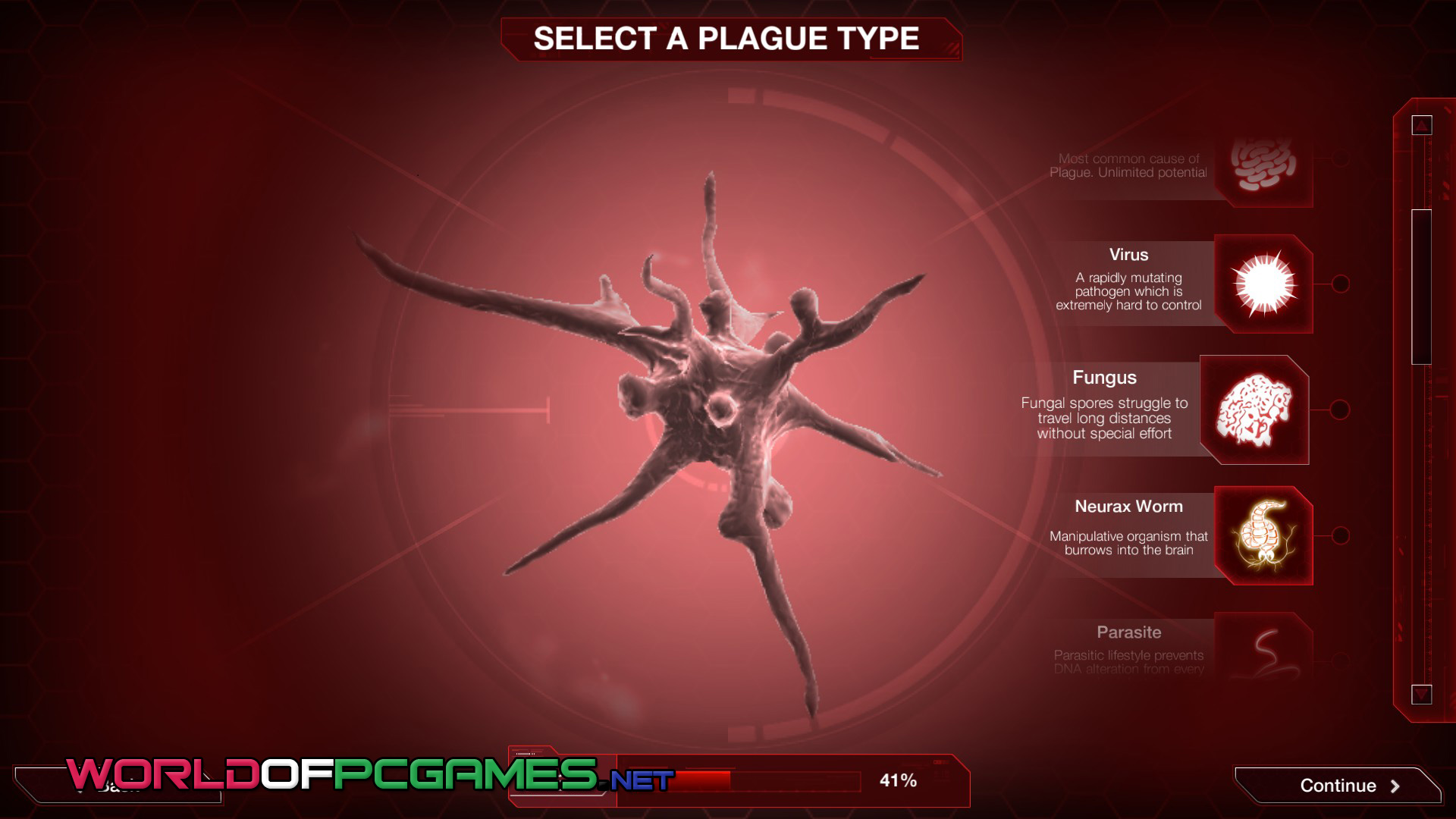
Task: Select the Virus plague type
Action: [1263, 284]
